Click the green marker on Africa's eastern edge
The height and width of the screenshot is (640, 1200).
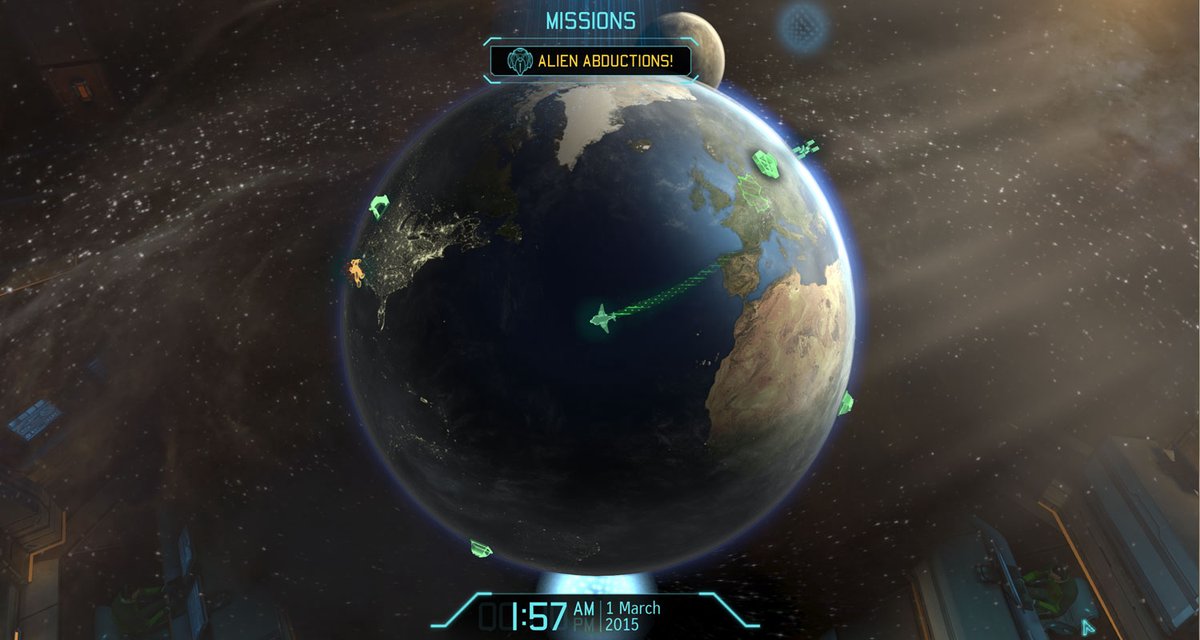846,402
